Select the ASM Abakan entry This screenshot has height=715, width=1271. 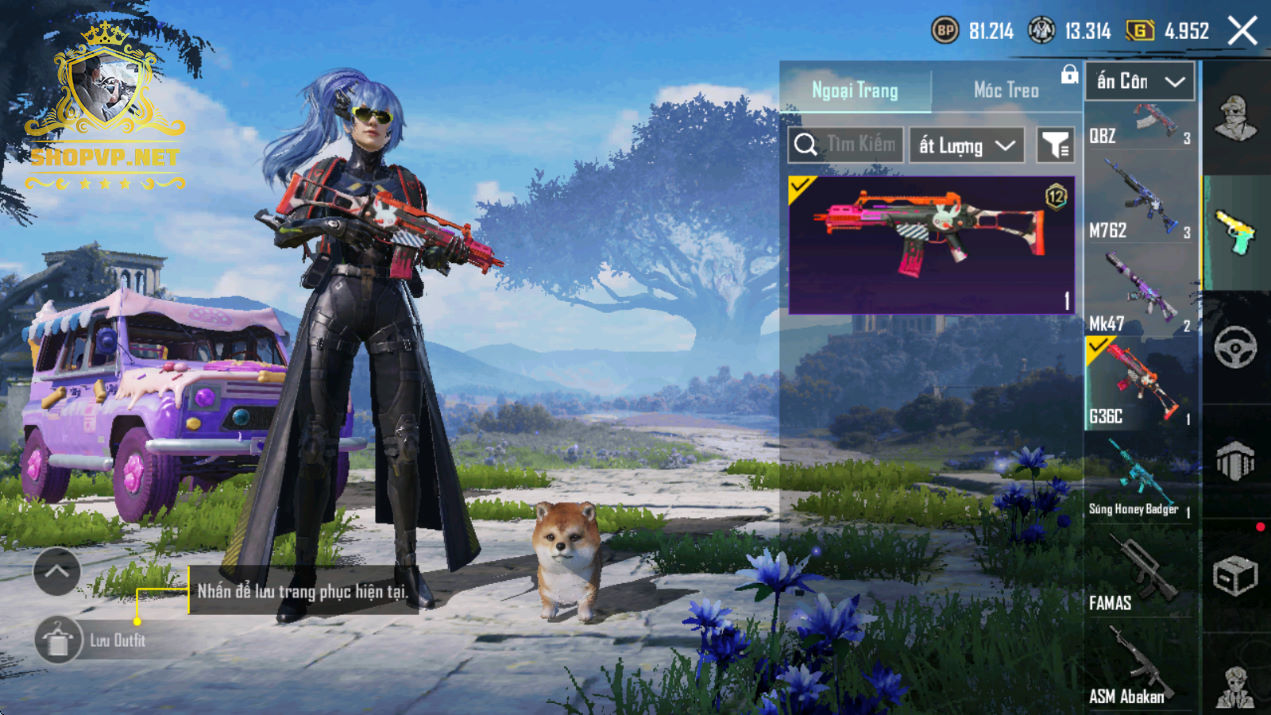tap(1140, 665)
